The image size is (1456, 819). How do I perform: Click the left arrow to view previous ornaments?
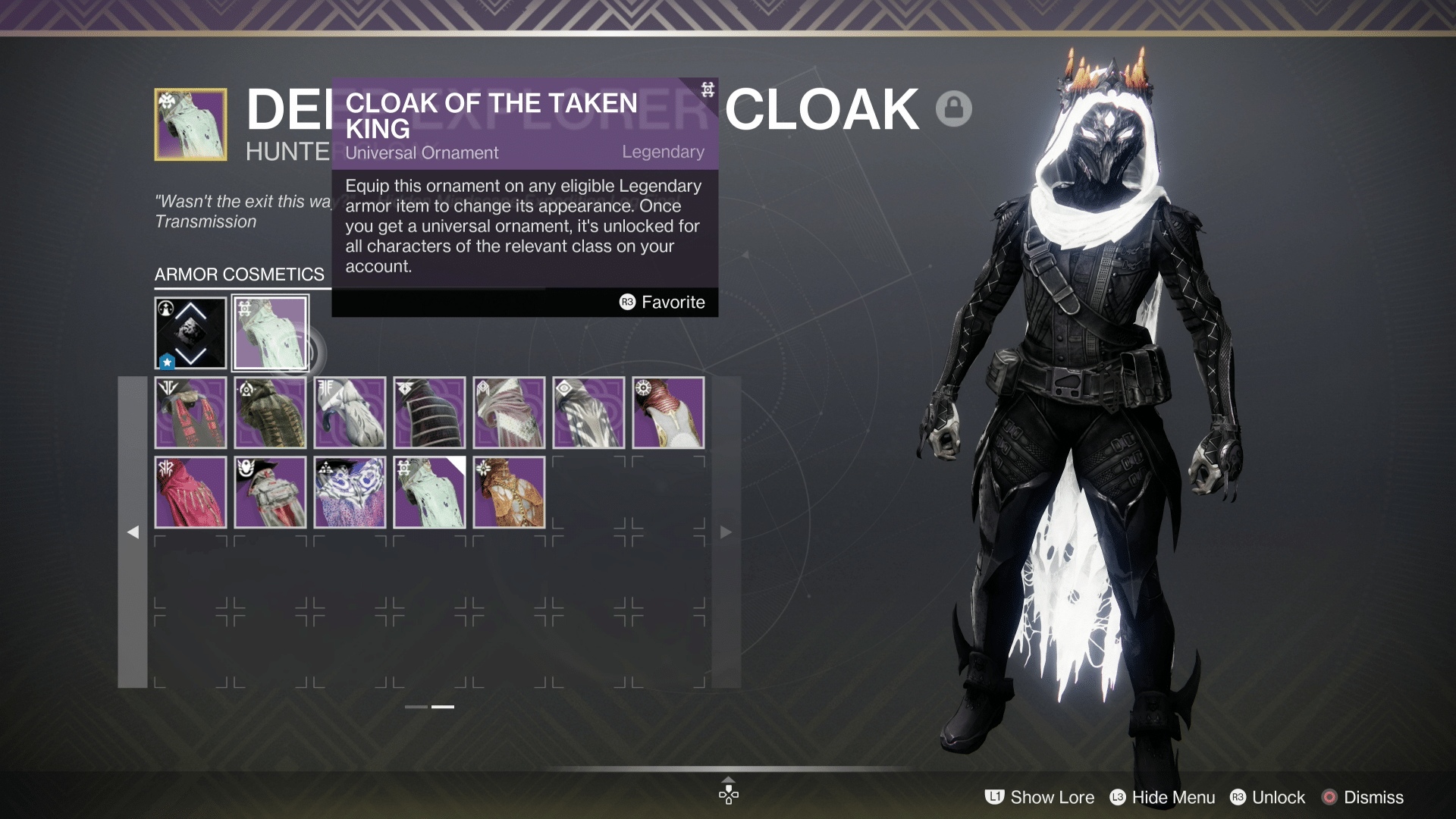[133, 532]
